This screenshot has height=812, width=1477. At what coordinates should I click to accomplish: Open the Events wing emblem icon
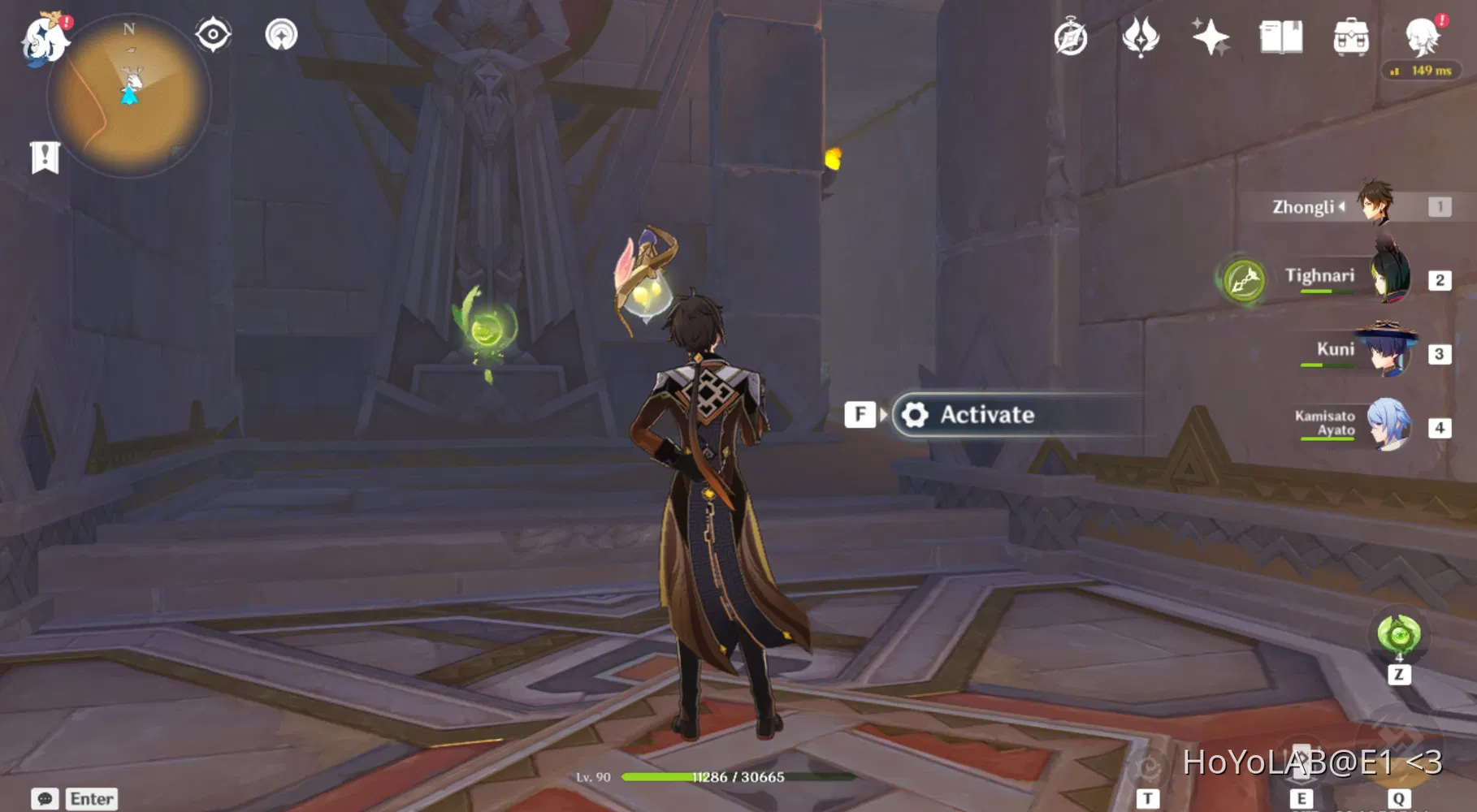point(1140,37)
